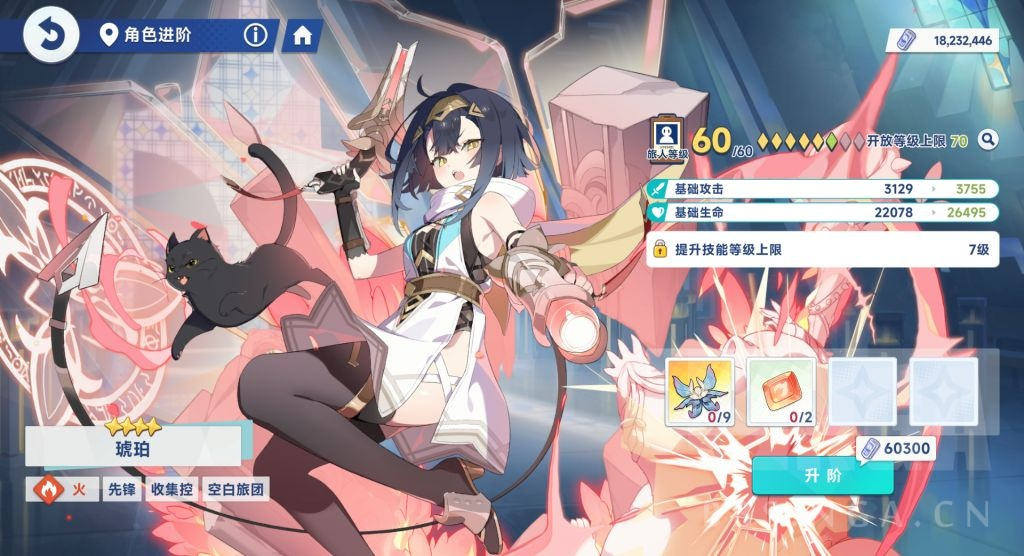Tap the 收集控 trait tag
The image size is (1024, 556).
point(171,490)
